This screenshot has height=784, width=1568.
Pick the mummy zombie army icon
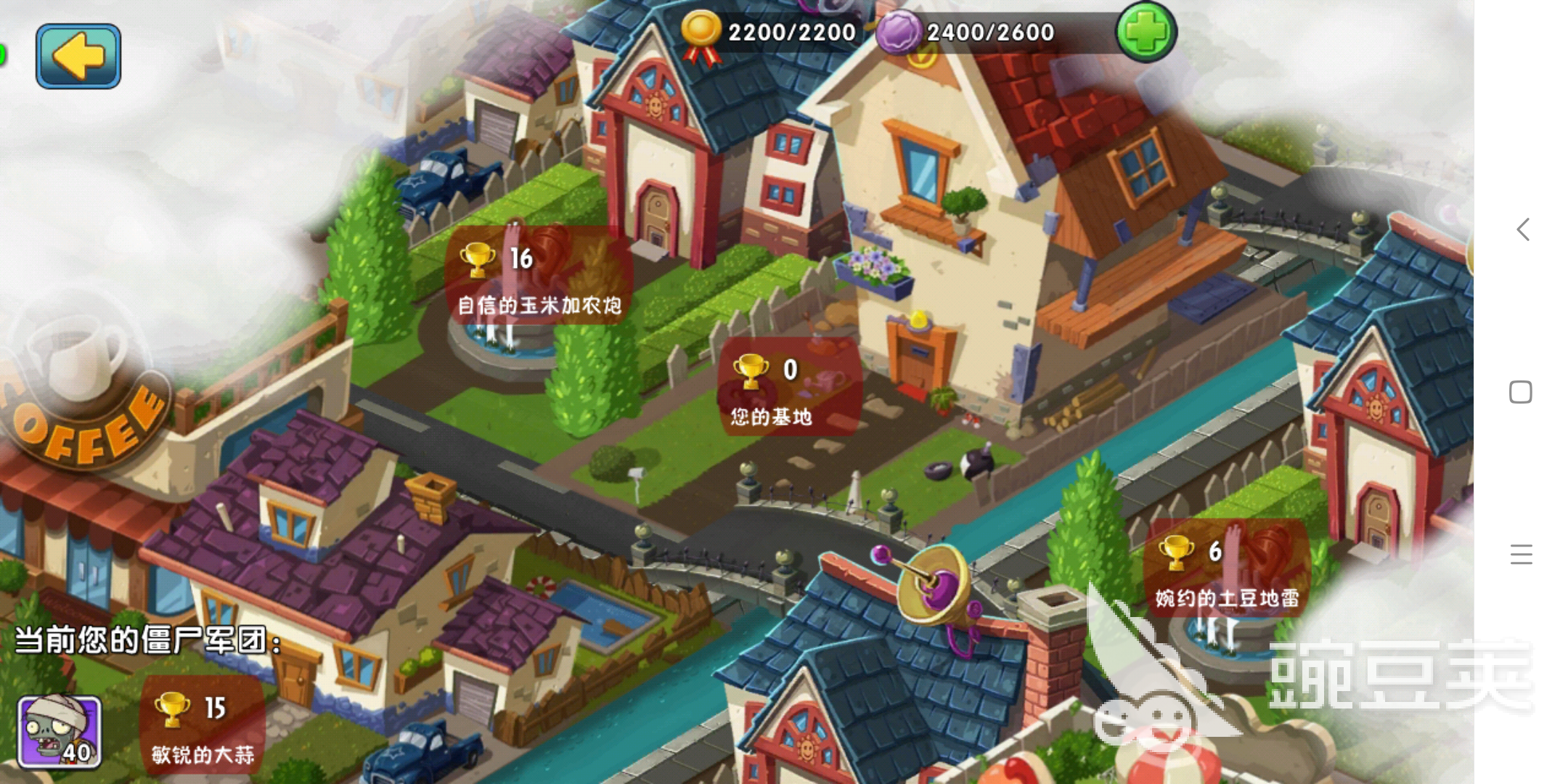(x=60, y=732)
